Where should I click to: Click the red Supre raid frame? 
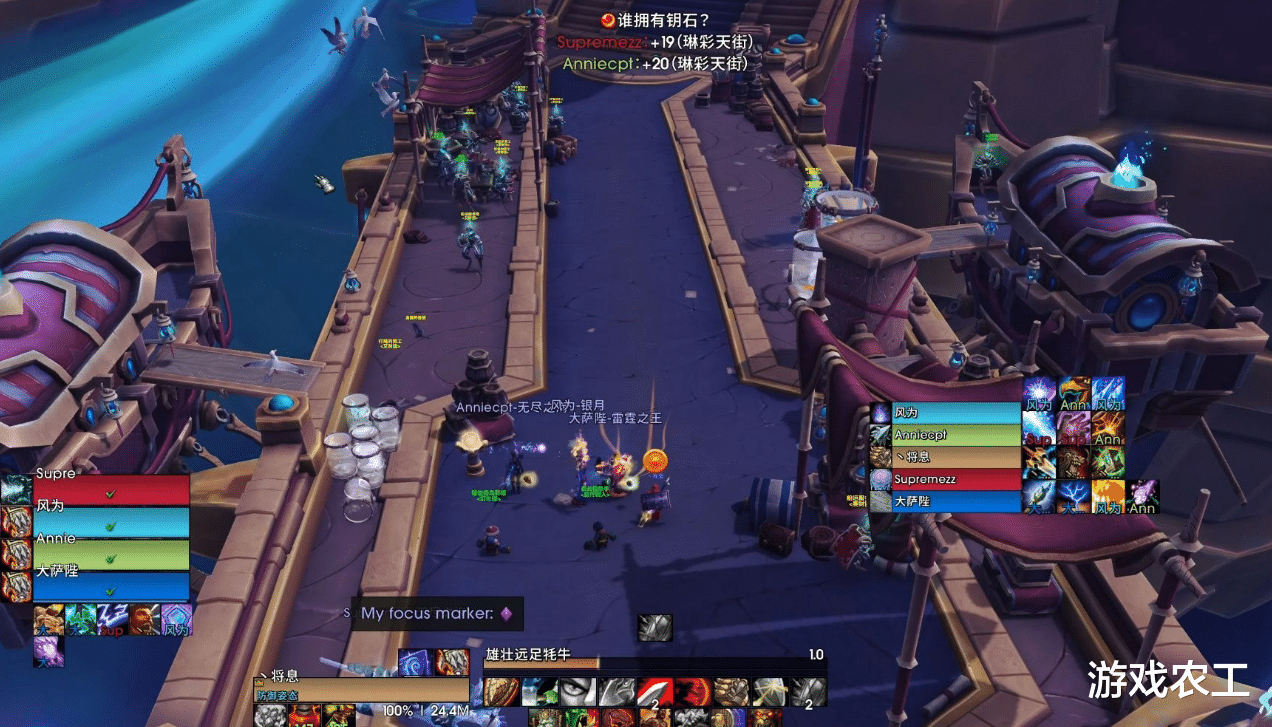(110, 490)
